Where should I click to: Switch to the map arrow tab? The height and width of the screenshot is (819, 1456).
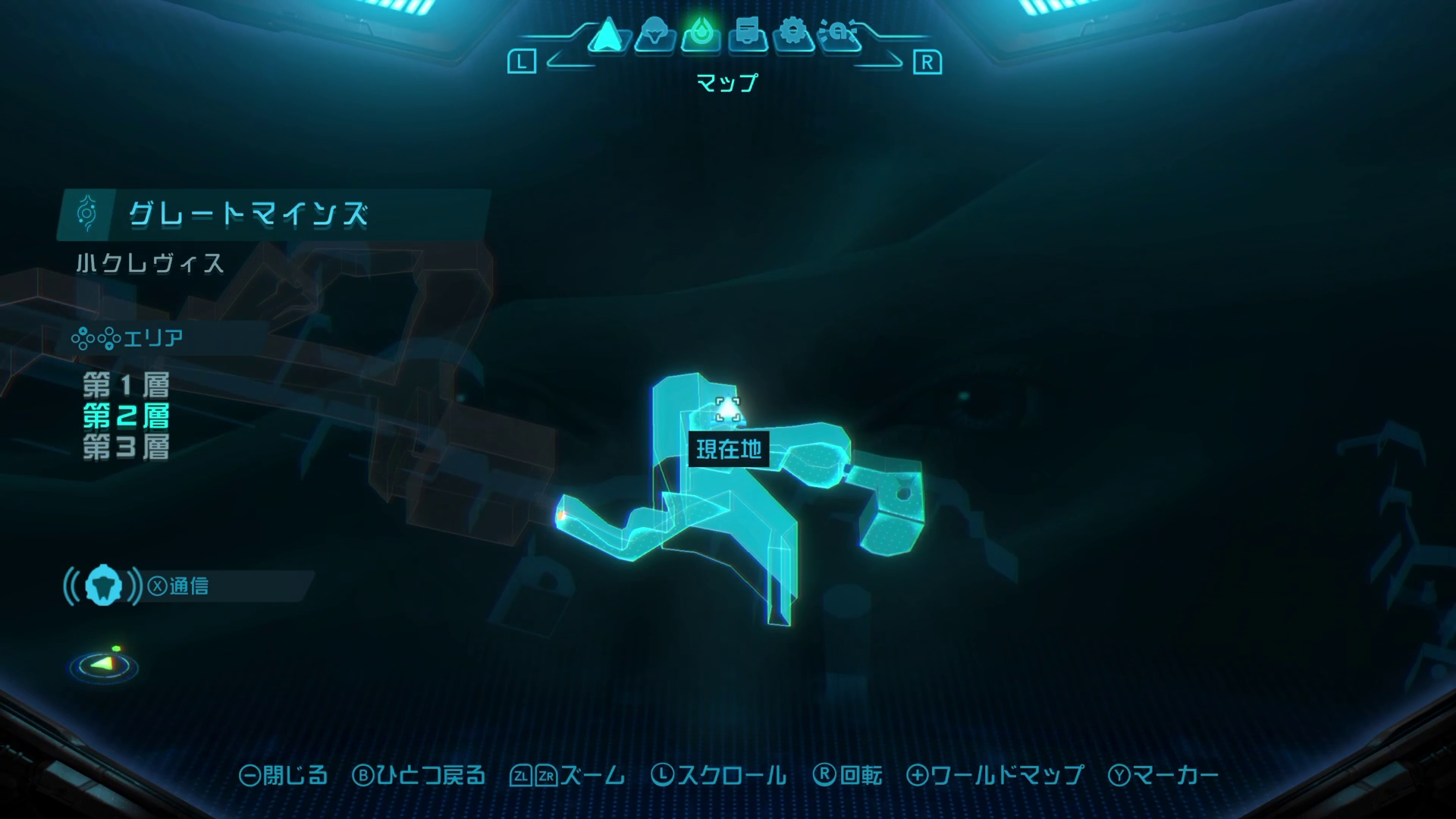tap(607, 35)
